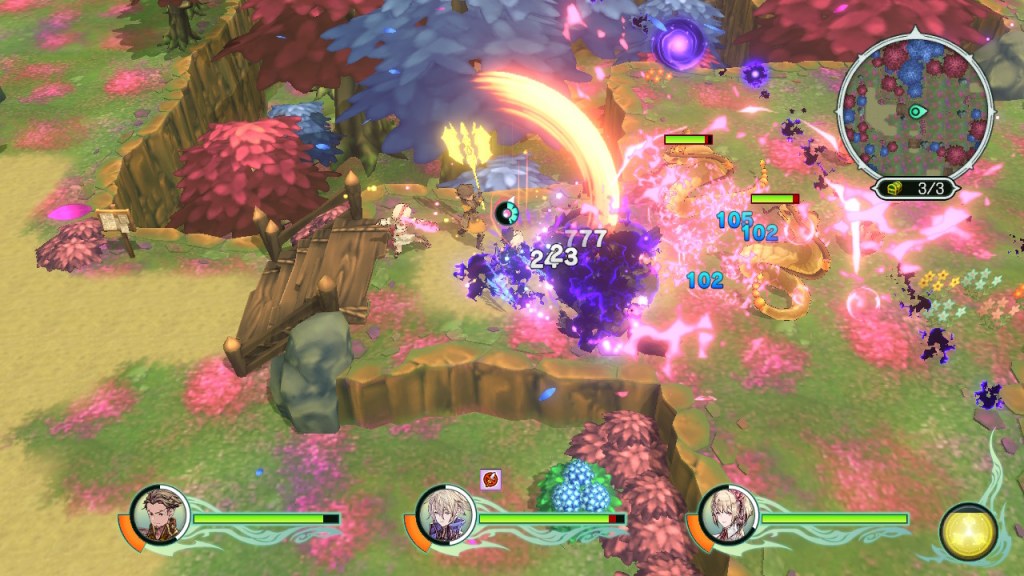1024x576 pixels.
Task: Select the silver-haired party member portrait
Action: 442,516
